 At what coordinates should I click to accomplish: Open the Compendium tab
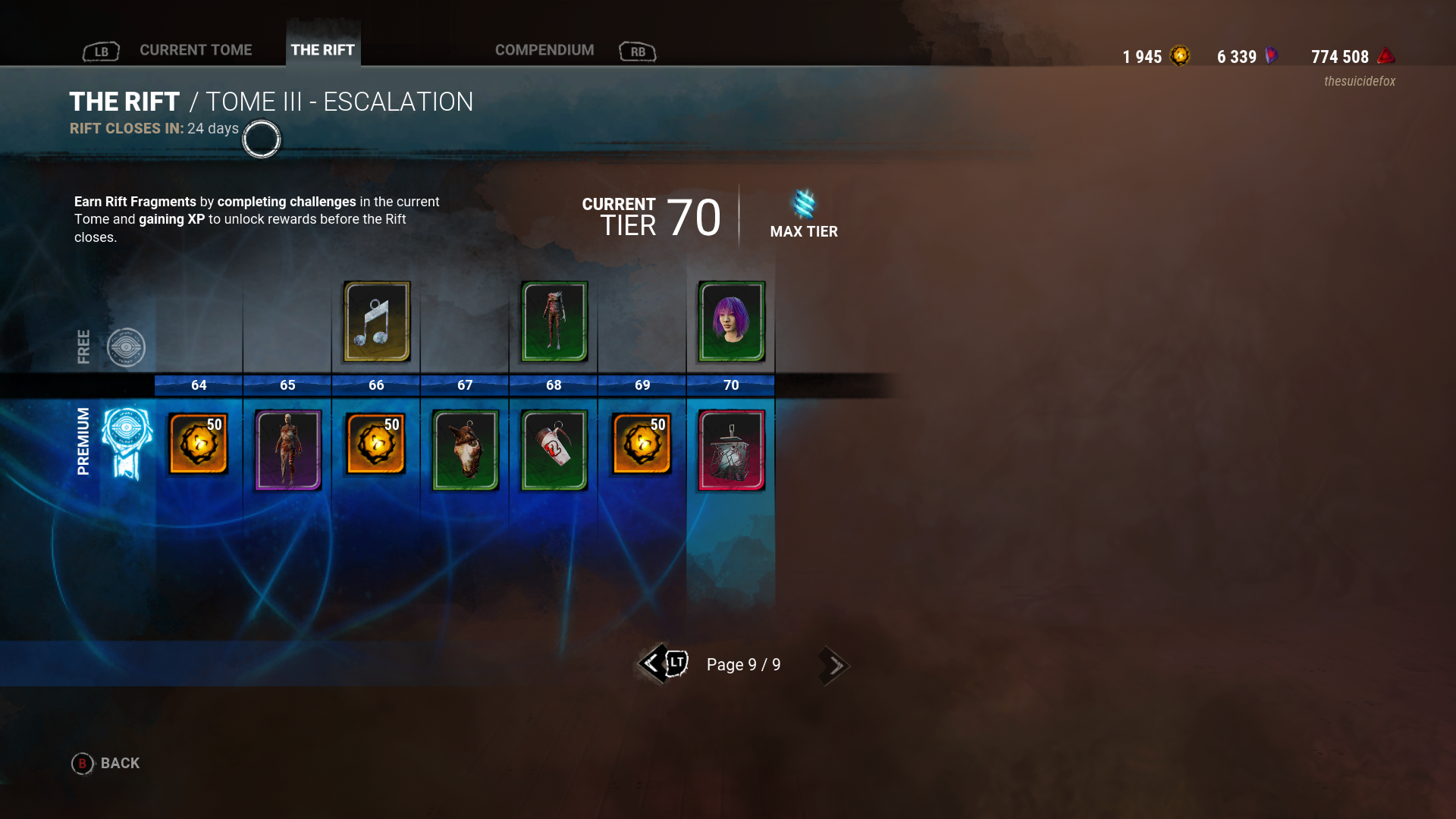pos(544,50)
